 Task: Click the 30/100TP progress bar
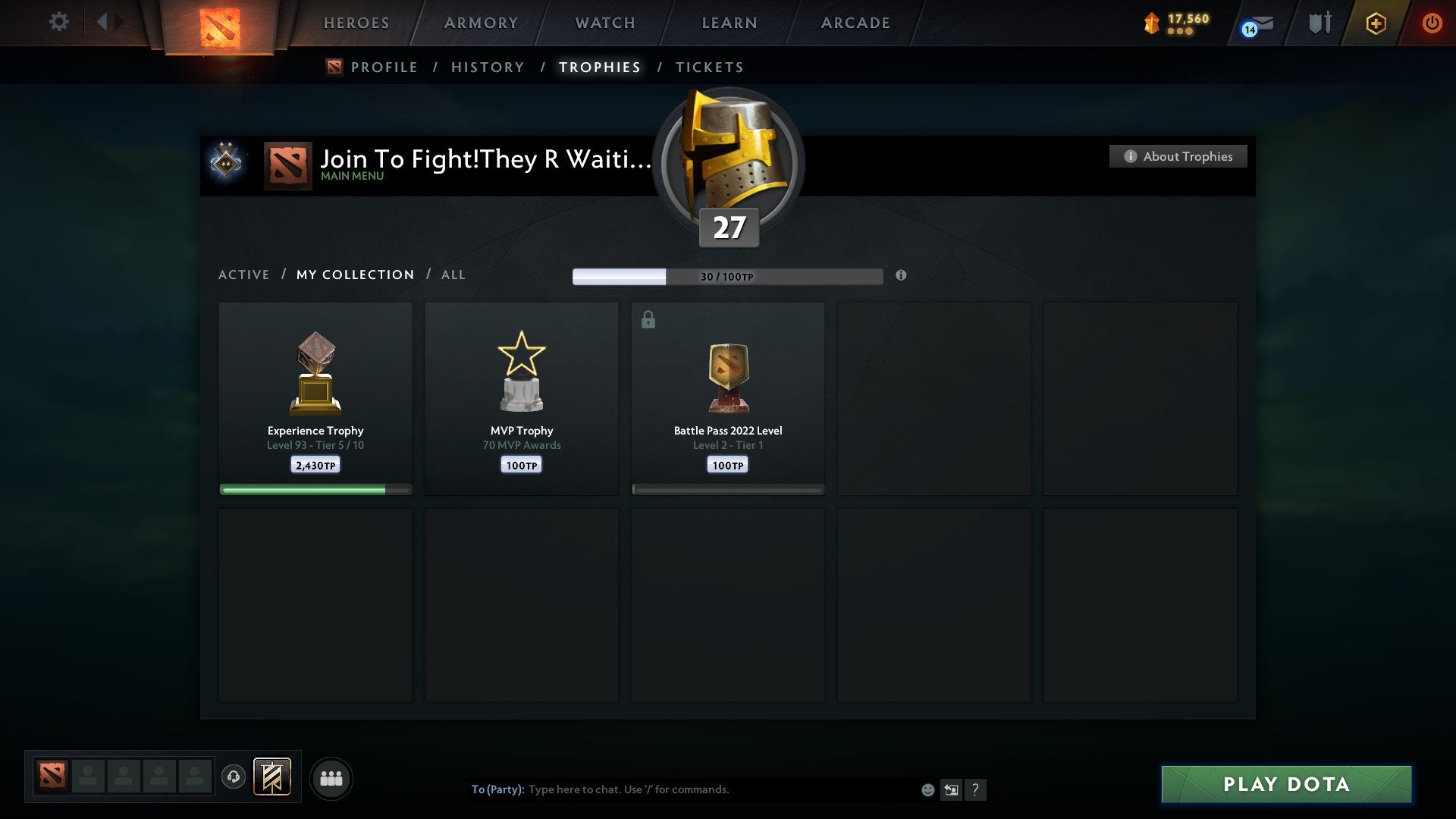[728, 276]
